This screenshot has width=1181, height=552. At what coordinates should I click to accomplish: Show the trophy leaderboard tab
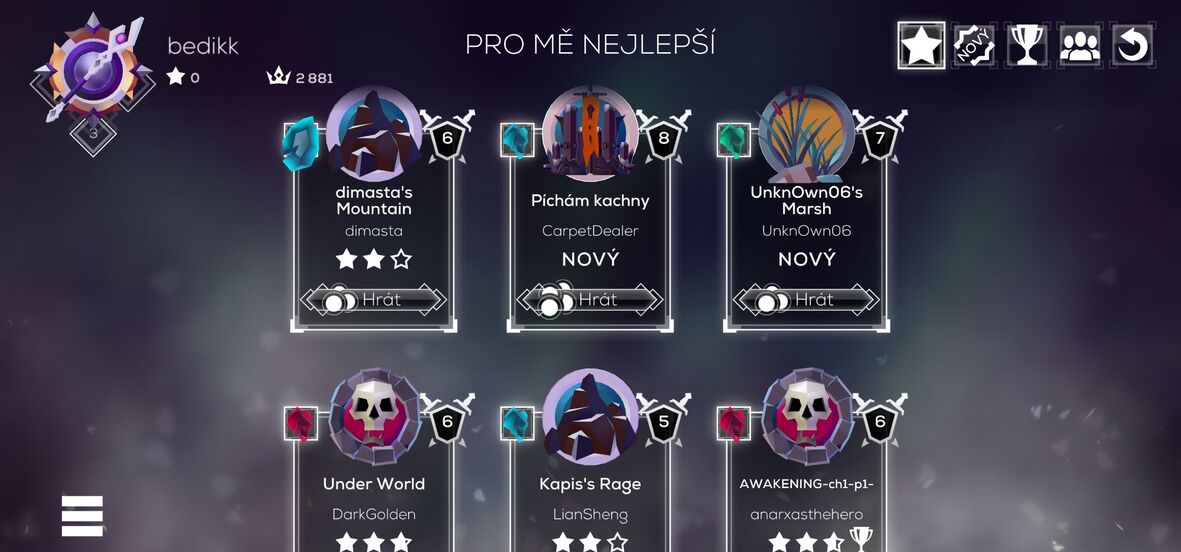[1027, 45]
